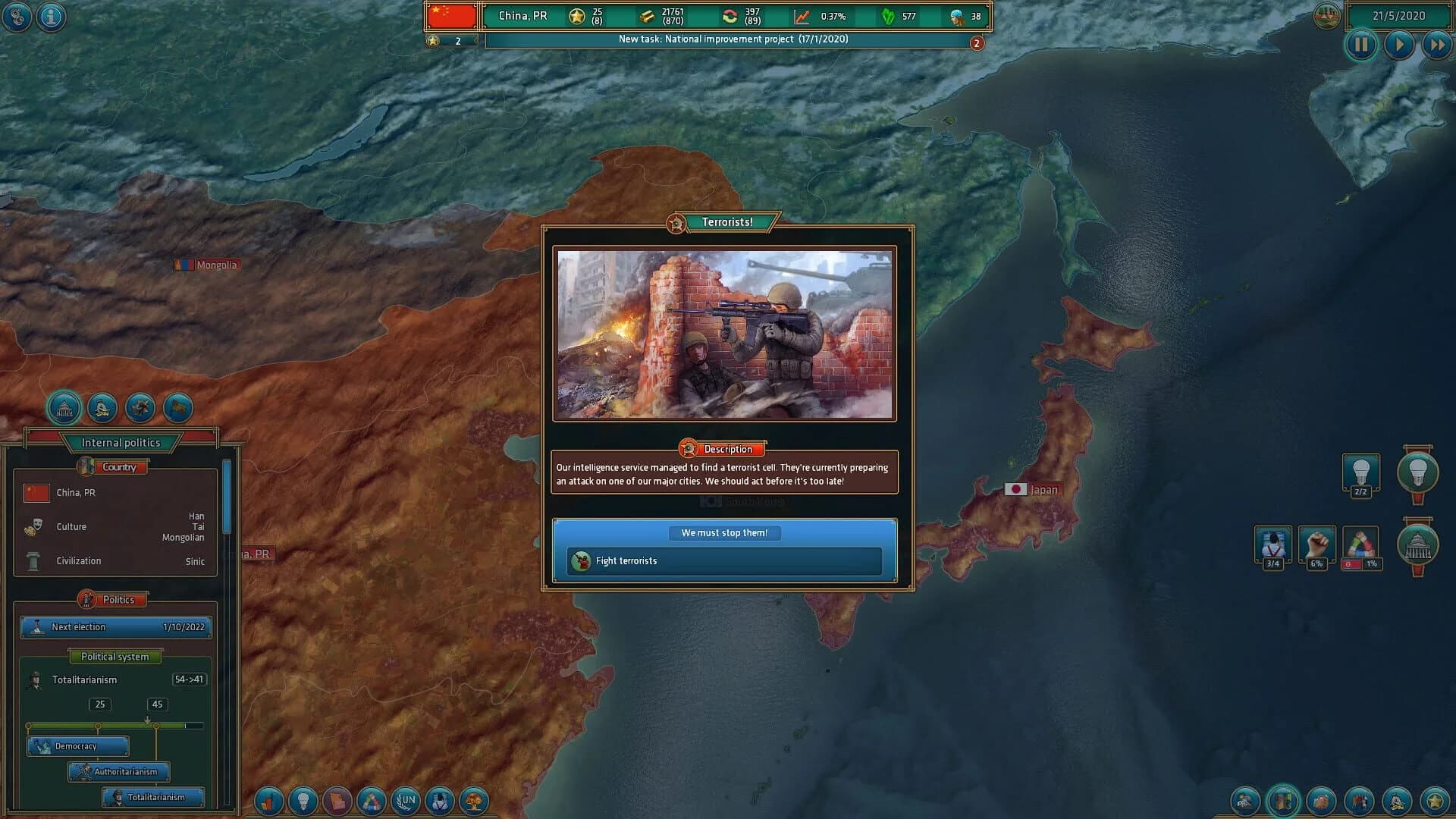The height and width of the screenshot is (819, 1456).
Task: Click the Next election row dated 1/10/2022
Action: click(x=115, y=626)
